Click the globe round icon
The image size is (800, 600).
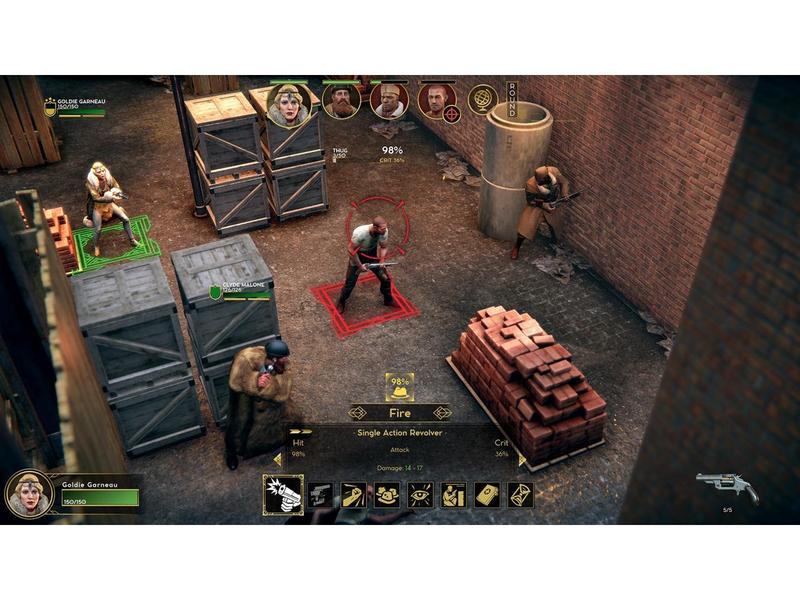(483, 100)
